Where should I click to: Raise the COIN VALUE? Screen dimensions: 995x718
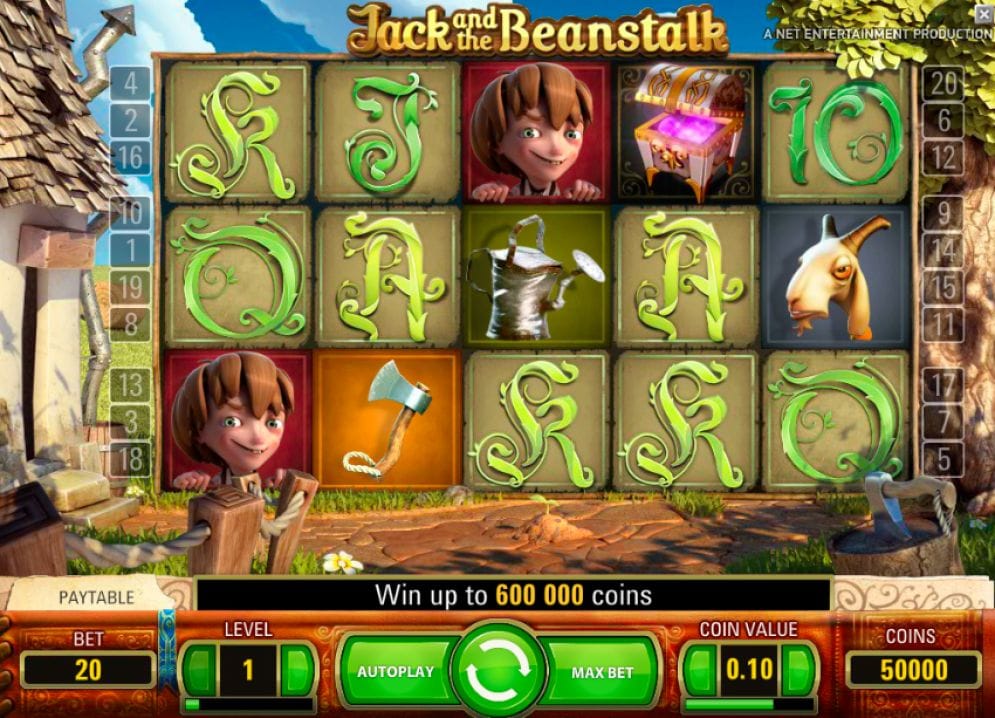tap(796, 668)
